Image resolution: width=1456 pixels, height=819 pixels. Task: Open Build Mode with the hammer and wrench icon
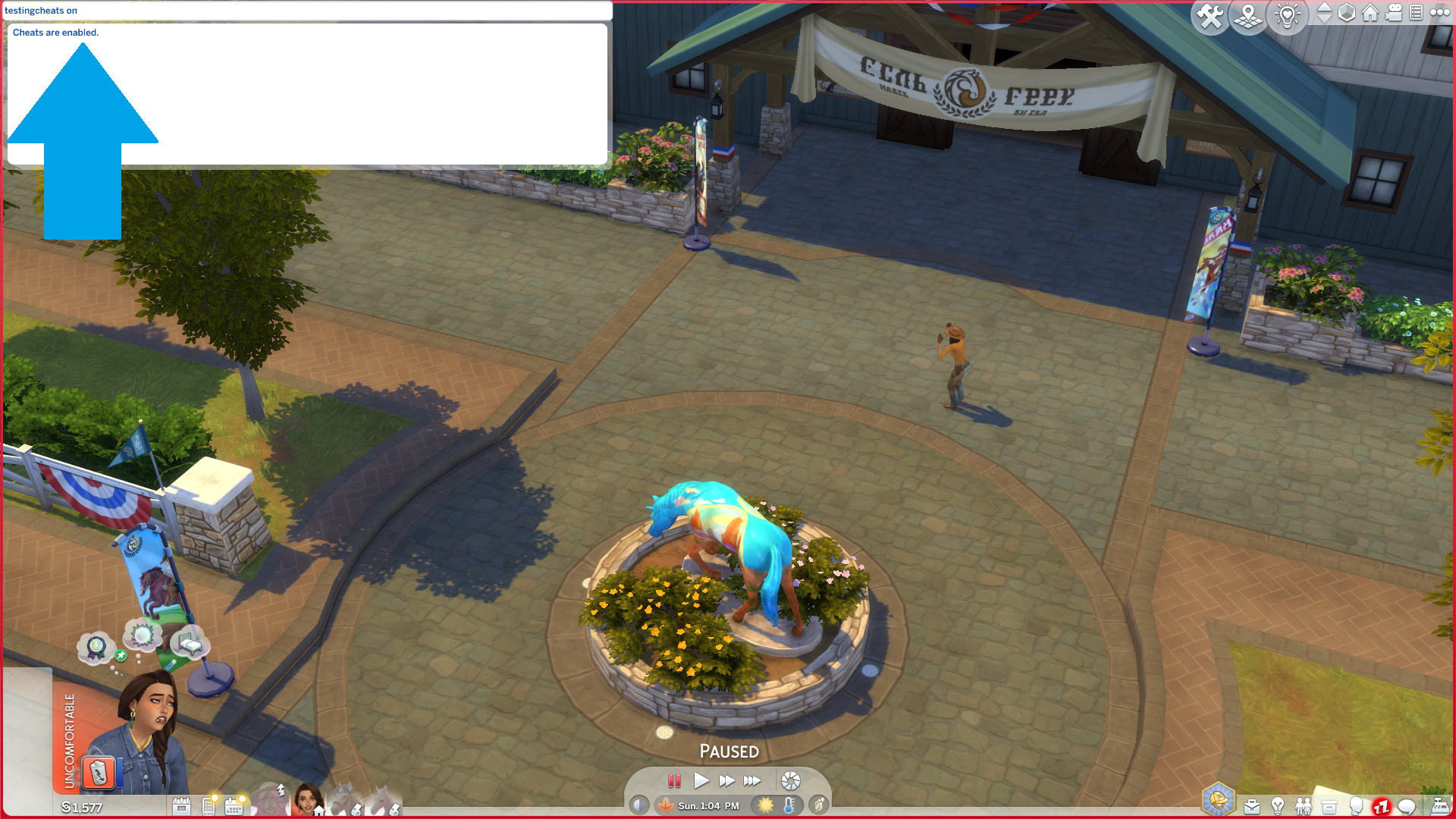1210,16
